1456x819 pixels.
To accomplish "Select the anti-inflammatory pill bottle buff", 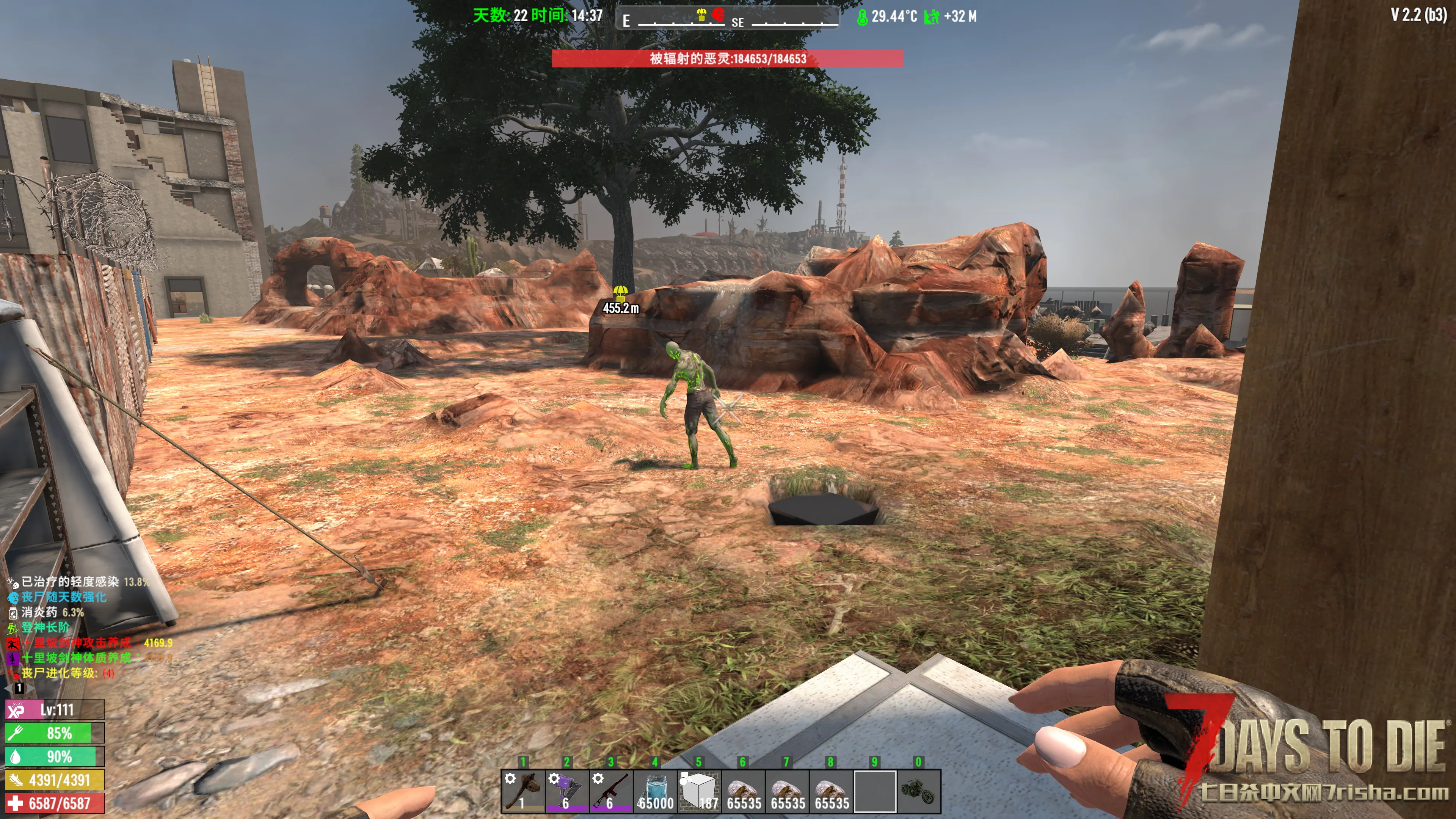I will pos(13,612).
